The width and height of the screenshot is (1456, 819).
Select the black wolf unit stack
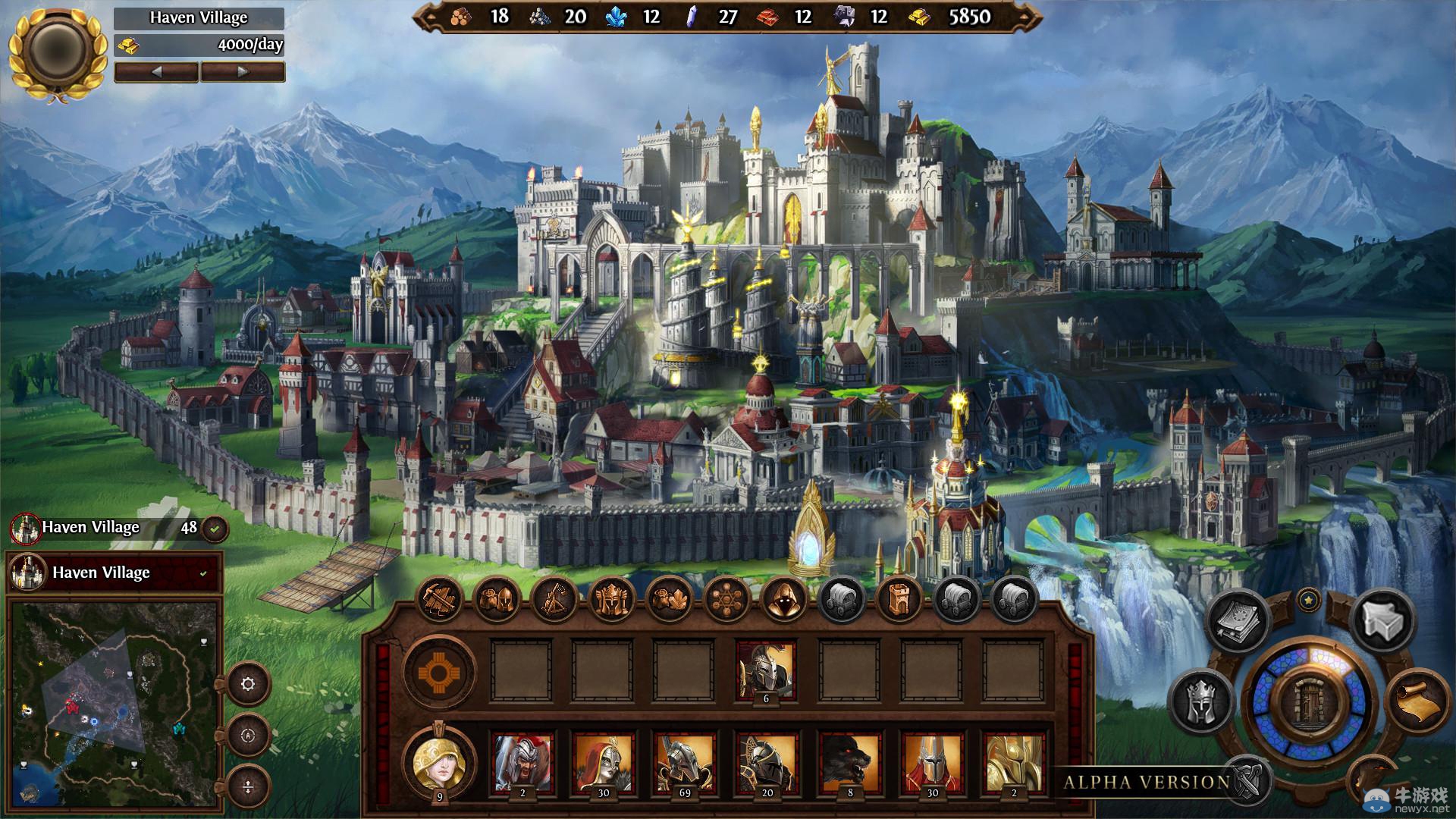[849, 762]
